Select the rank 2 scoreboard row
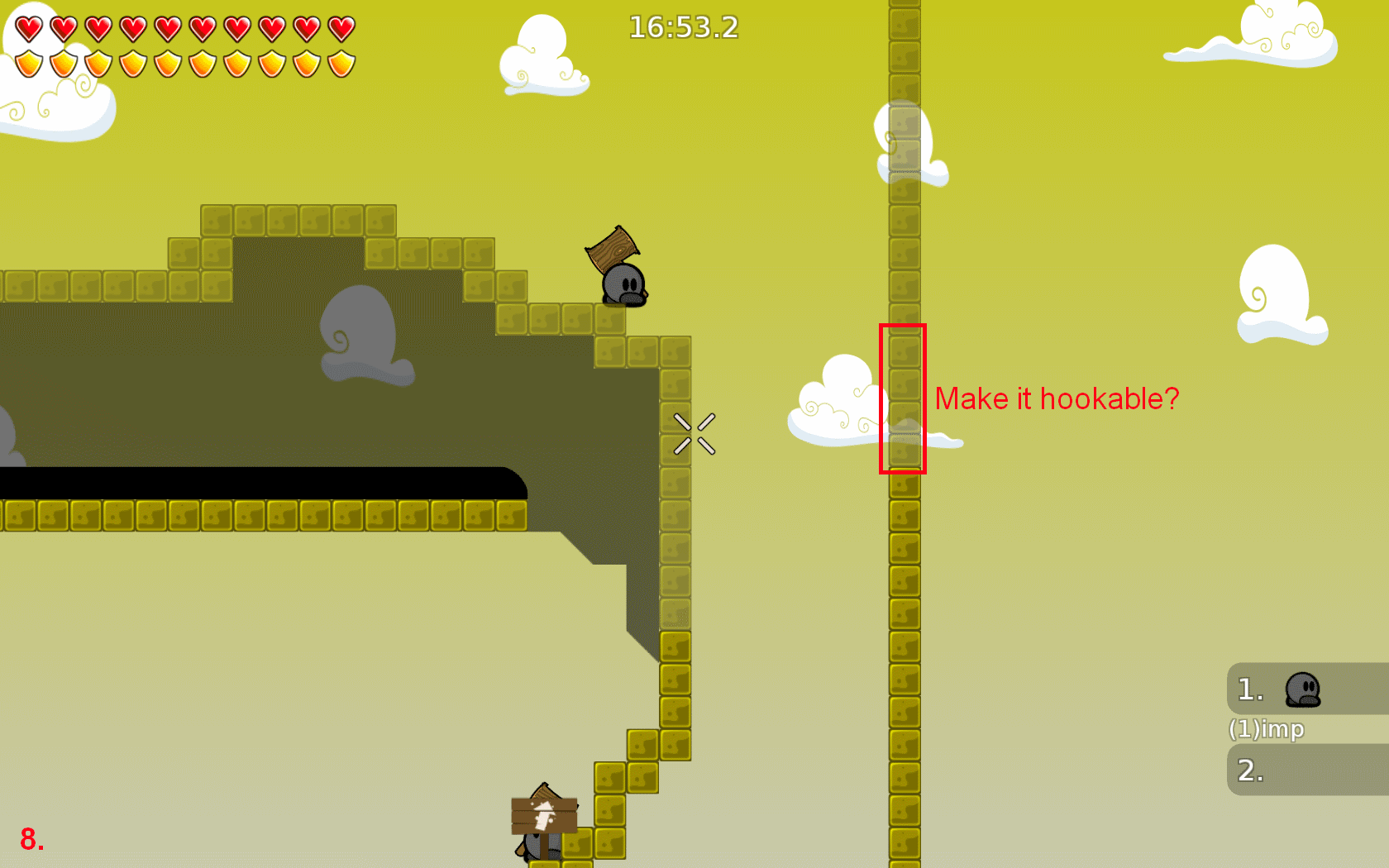 1306,770
